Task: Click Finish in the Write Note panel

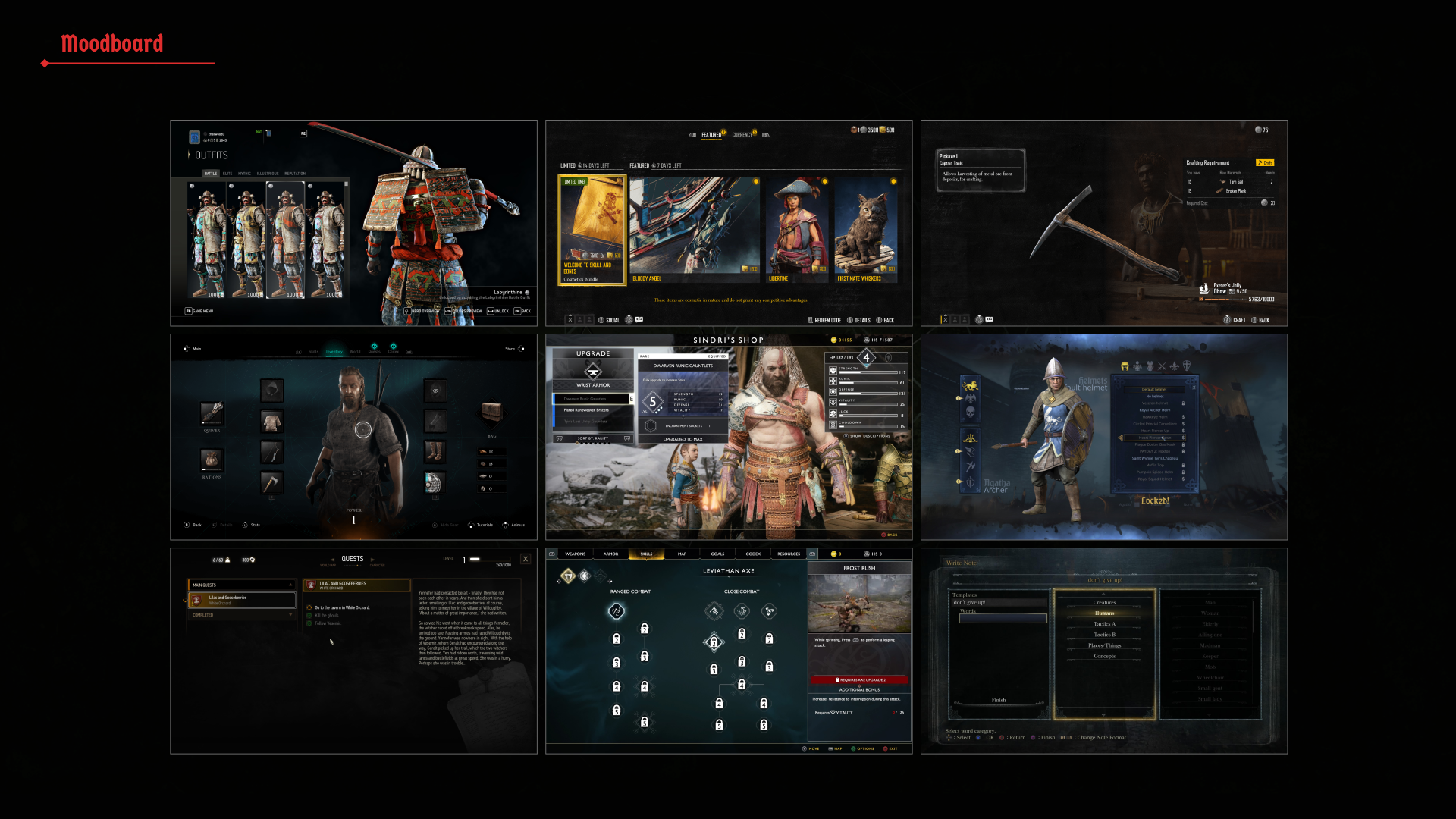Action: pos(999,700)
